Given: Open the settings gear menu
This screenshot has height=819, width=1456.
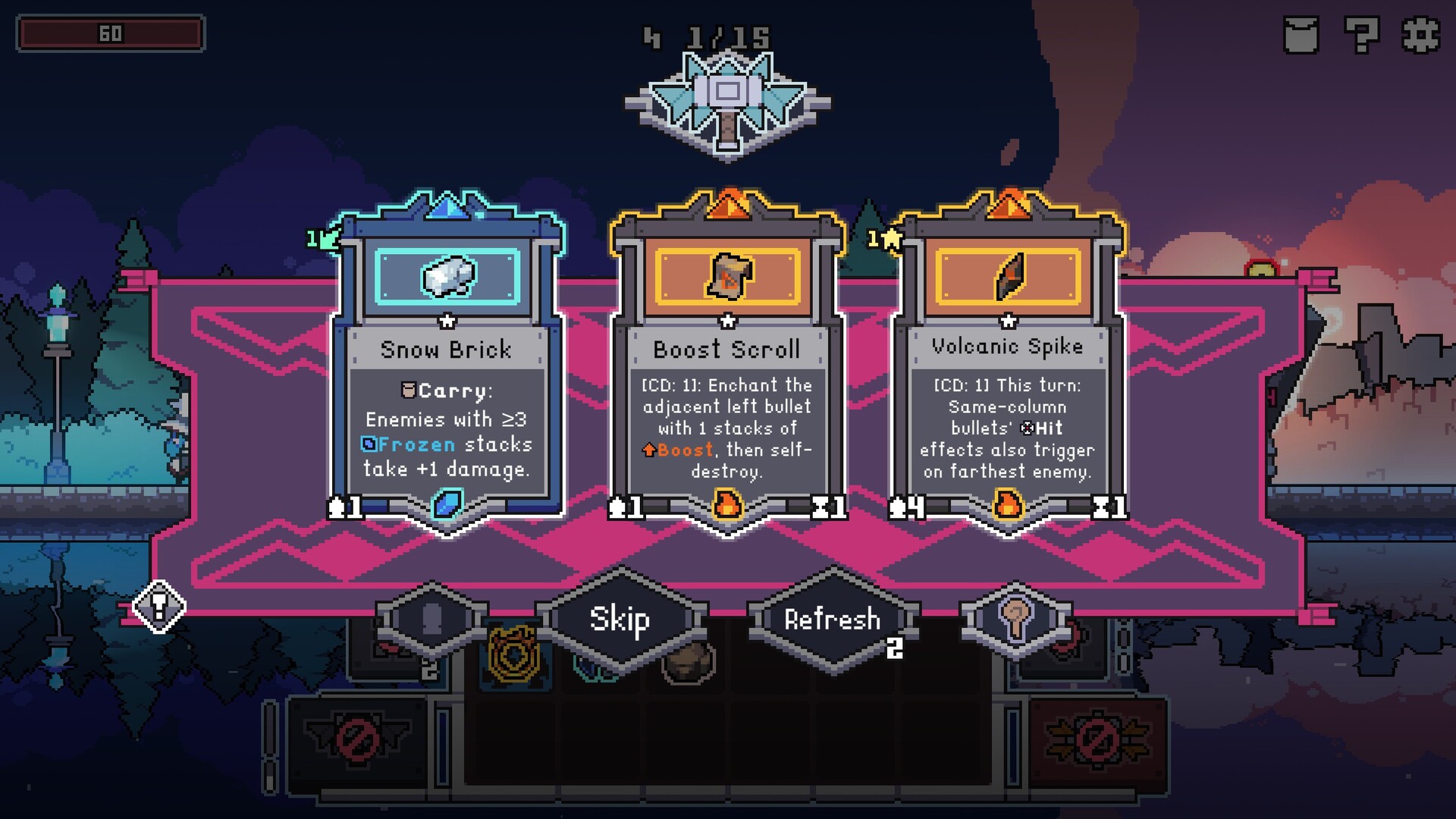Looking at the screenshot, I should 1420,35.
